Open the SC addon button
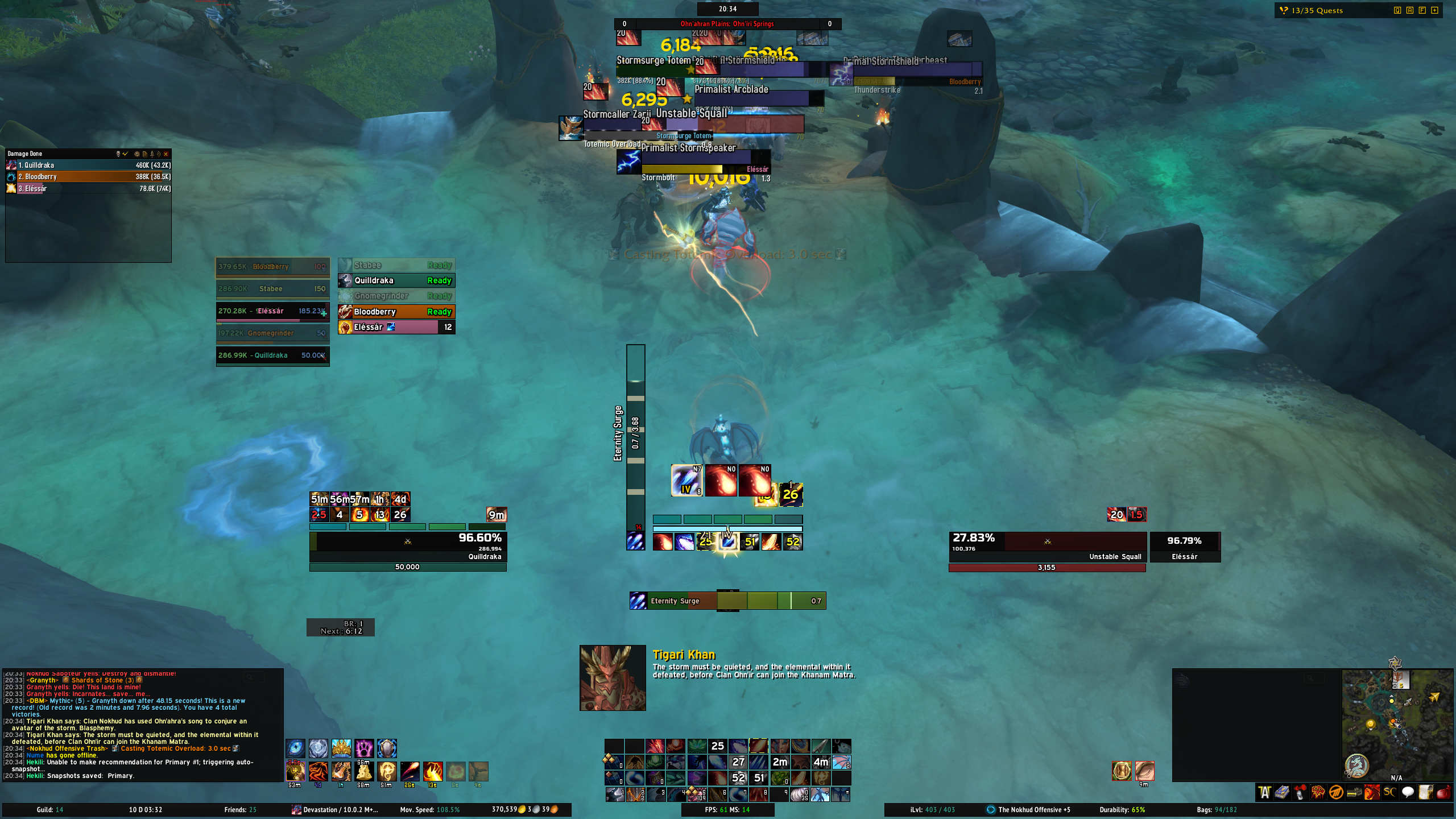 tap(1389, 792)
